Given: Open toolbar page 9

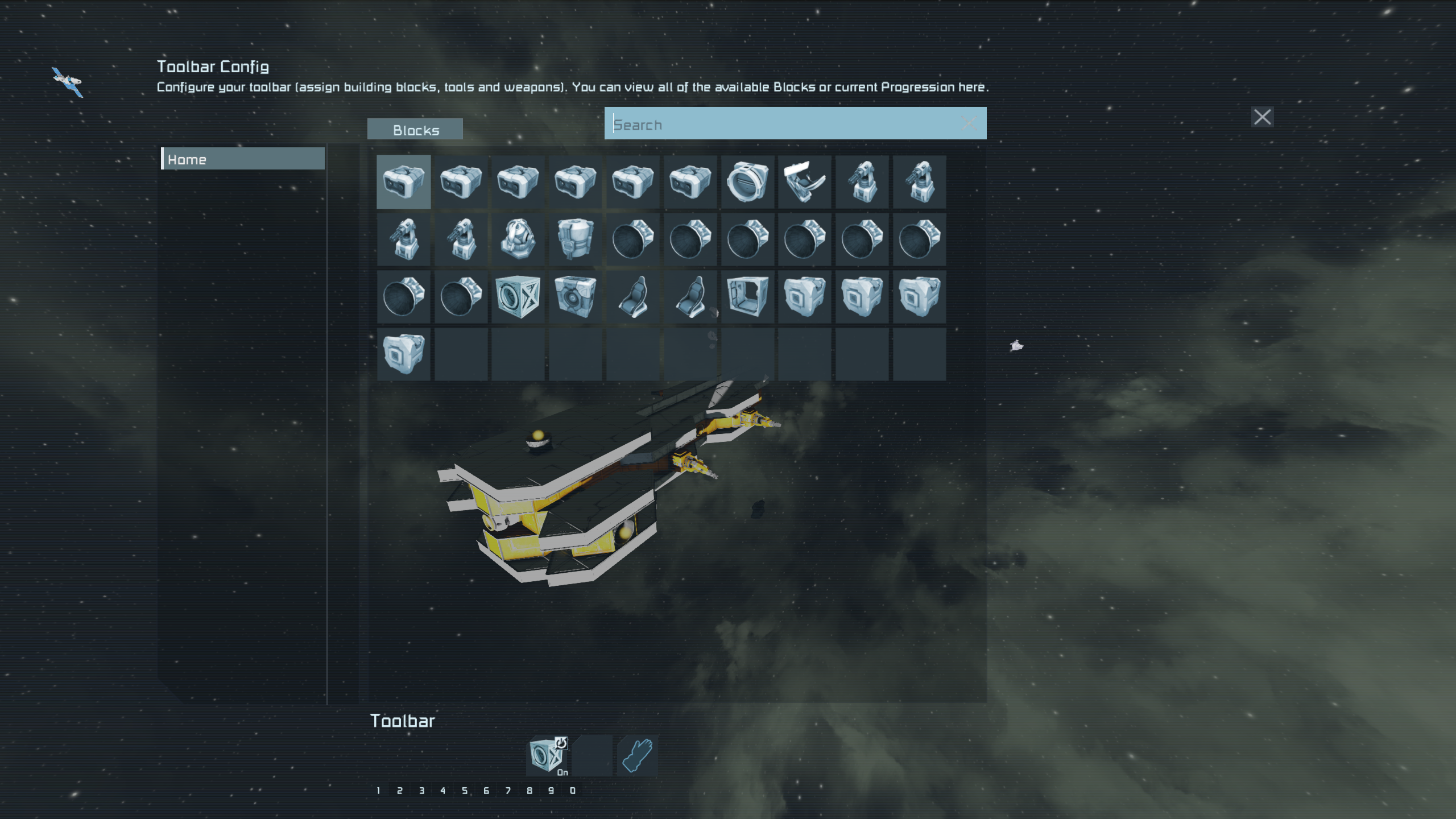Looking at the screenshot, I should click(551, 791).
